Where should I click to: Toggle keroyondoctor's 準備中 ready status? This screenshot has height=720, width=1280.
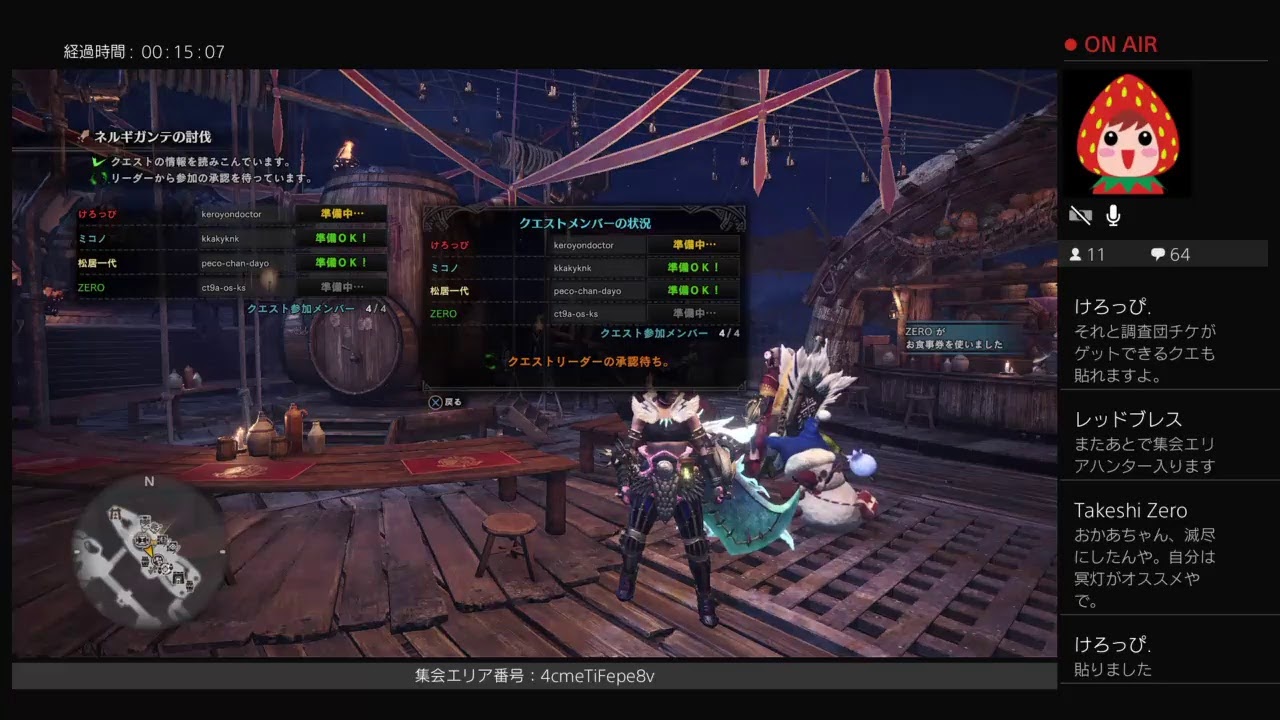(693, 244)
